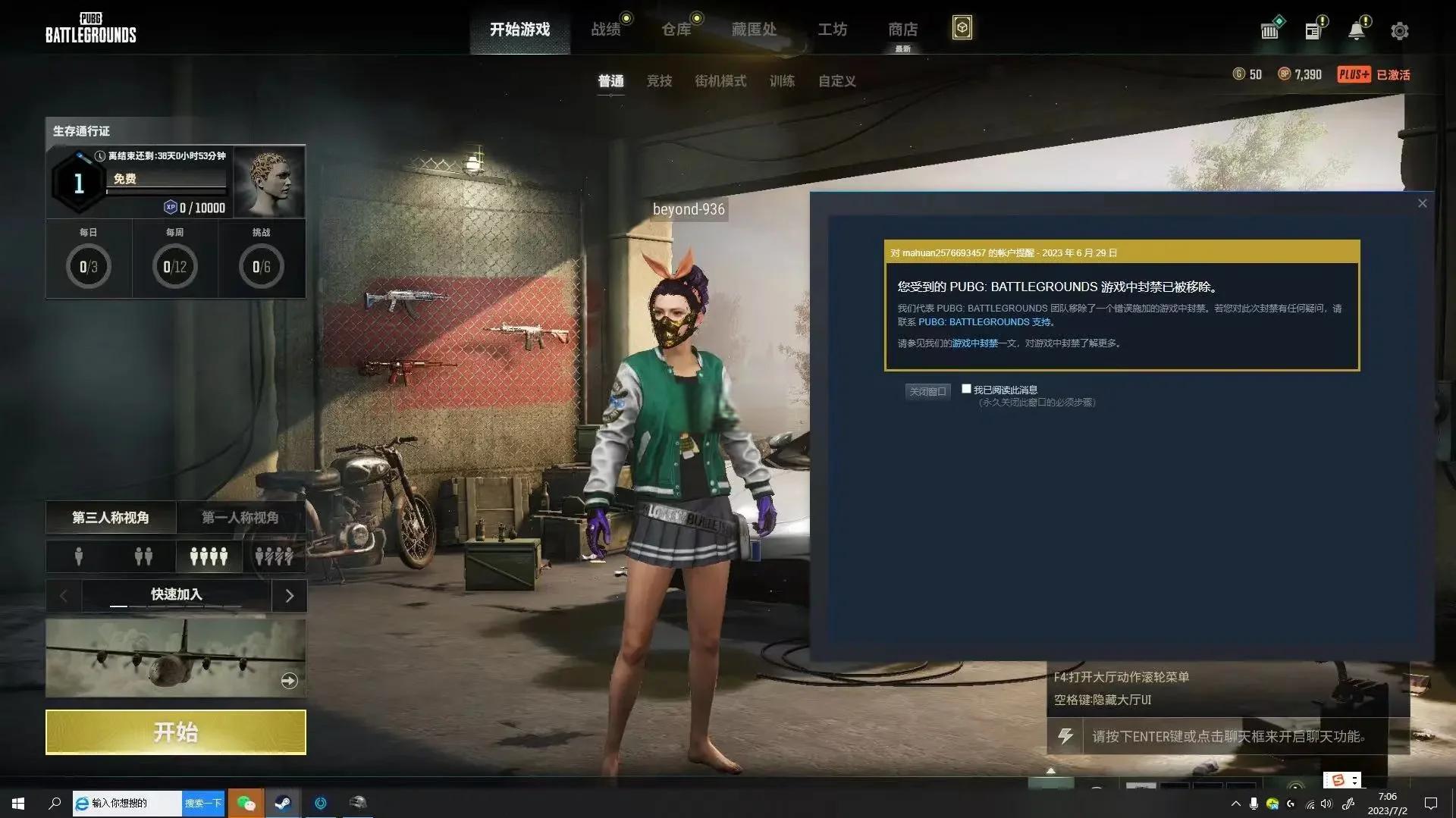Switch to 街机模式 arcade mode
This screenshot has width=1456, height=818.
point(720,81)
